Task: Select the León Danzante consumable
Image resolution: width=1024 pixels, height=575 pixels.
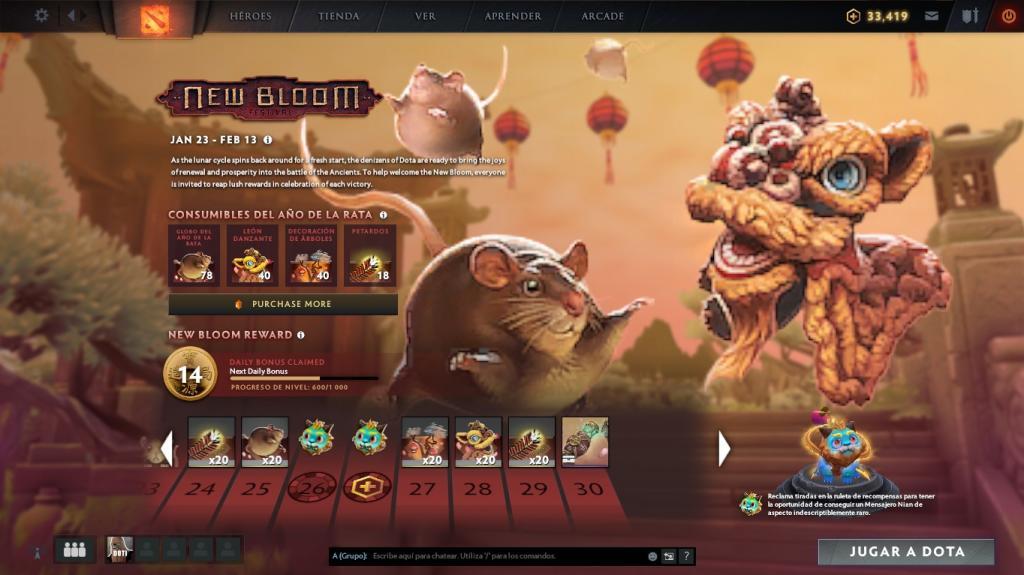Action: pyautogui.click(x=252, y=255)
